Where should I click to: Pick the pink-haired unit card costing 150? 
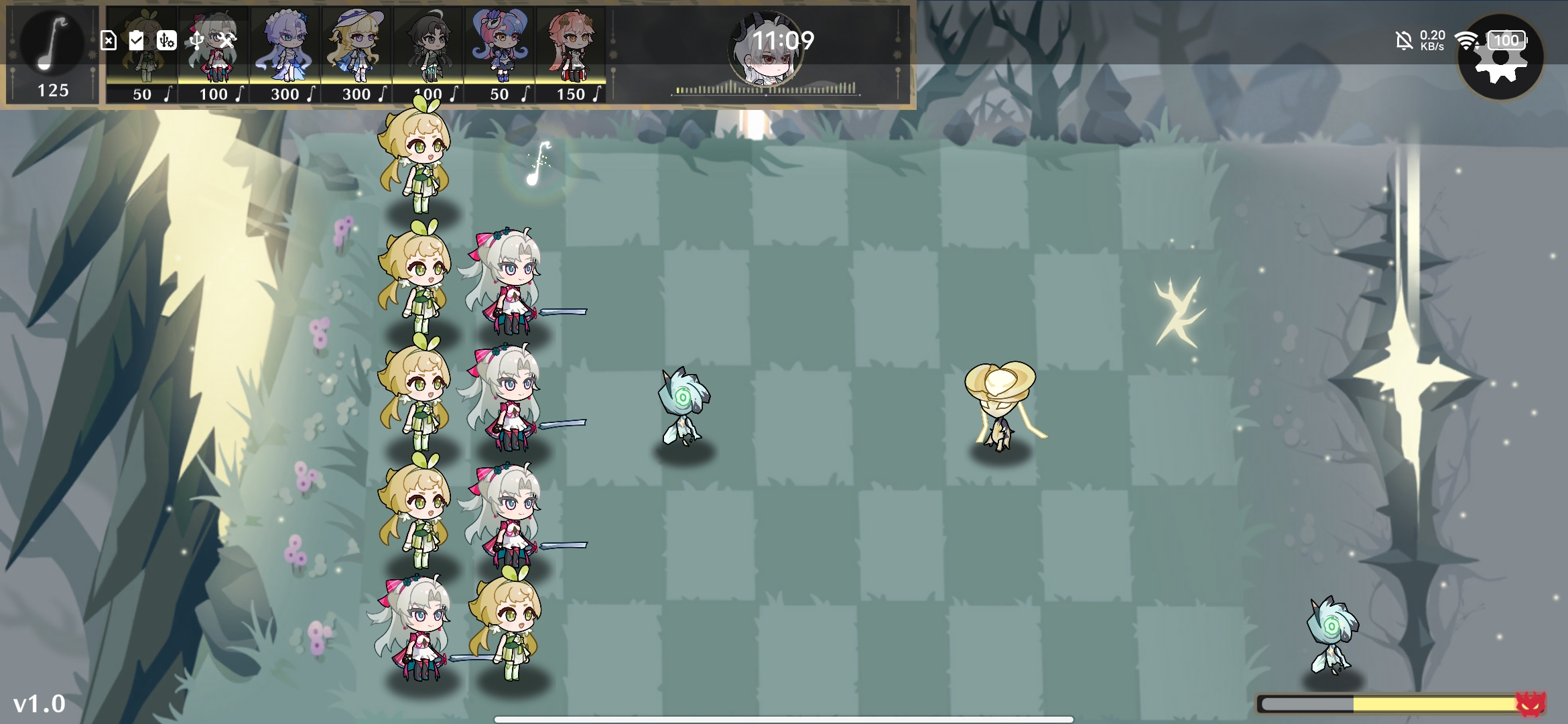(571, 55)
